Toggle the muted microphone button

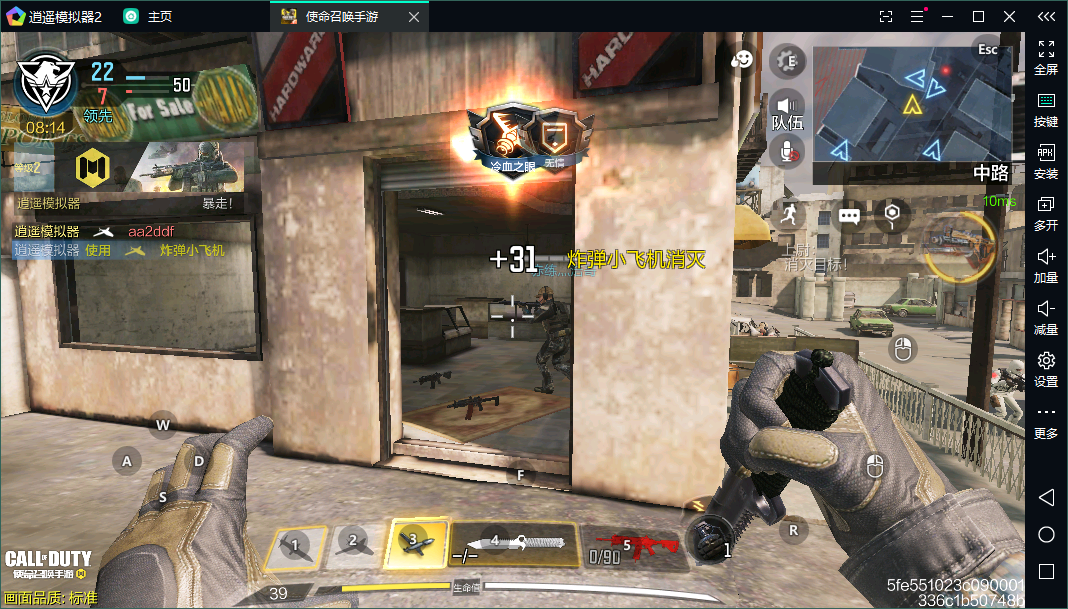(788, 151)
